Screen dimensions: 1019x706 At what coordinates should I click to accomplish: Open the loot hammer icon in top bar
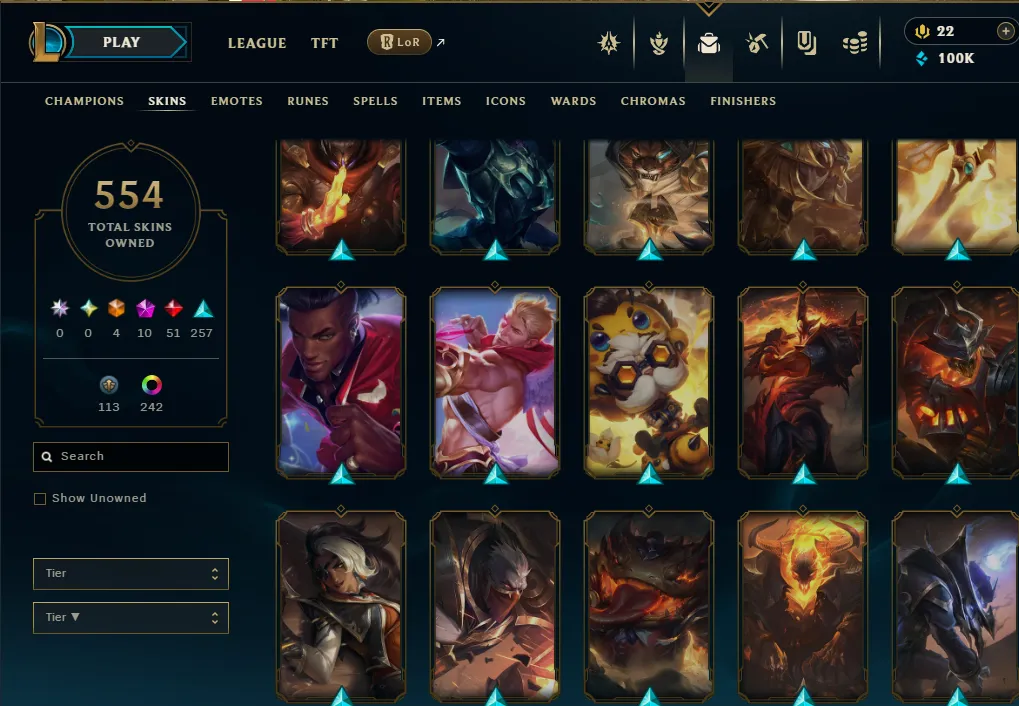click(x=756, y=43)
